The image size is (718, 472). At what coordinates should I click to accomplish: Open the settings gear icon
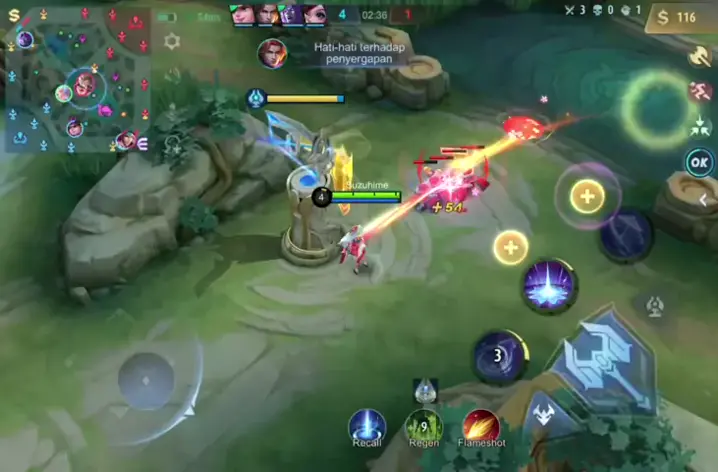pos(172,41)
